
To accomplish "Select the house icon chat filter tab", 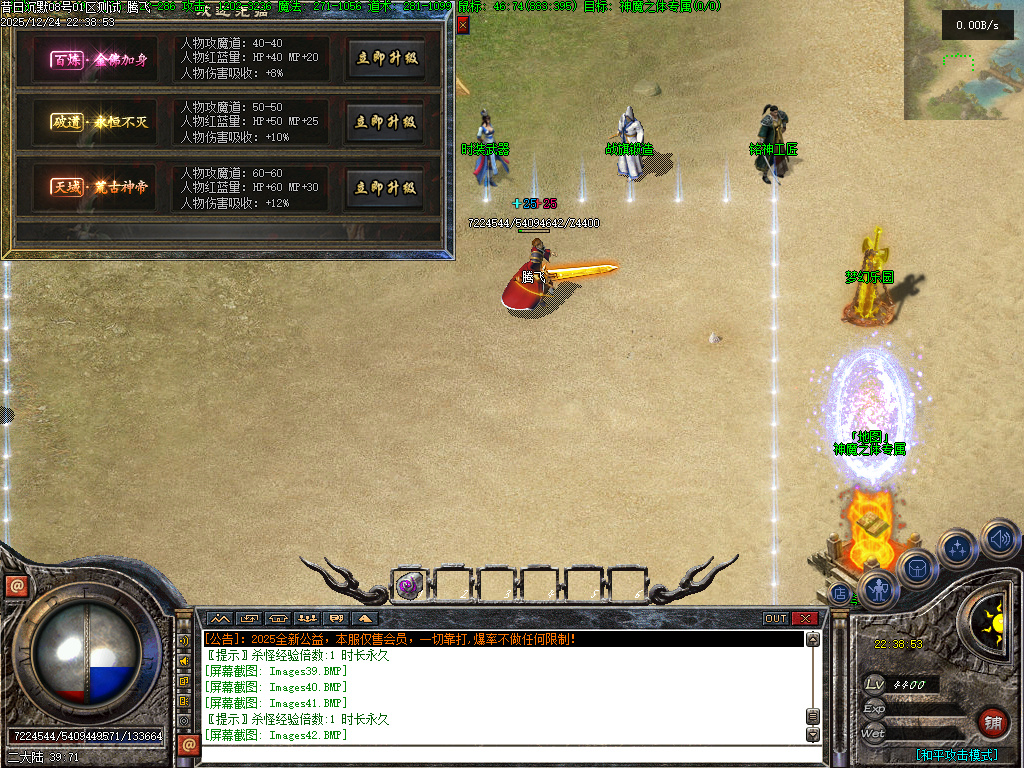I will 278,619.
